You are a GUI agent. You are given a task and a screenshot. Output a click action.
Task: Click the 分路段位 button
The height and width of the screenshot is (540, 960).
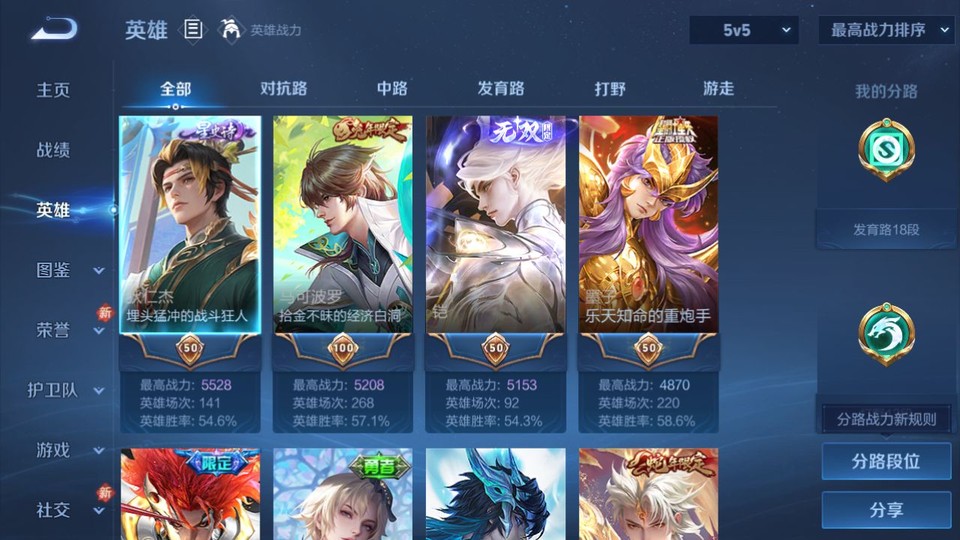click(886, 462)
